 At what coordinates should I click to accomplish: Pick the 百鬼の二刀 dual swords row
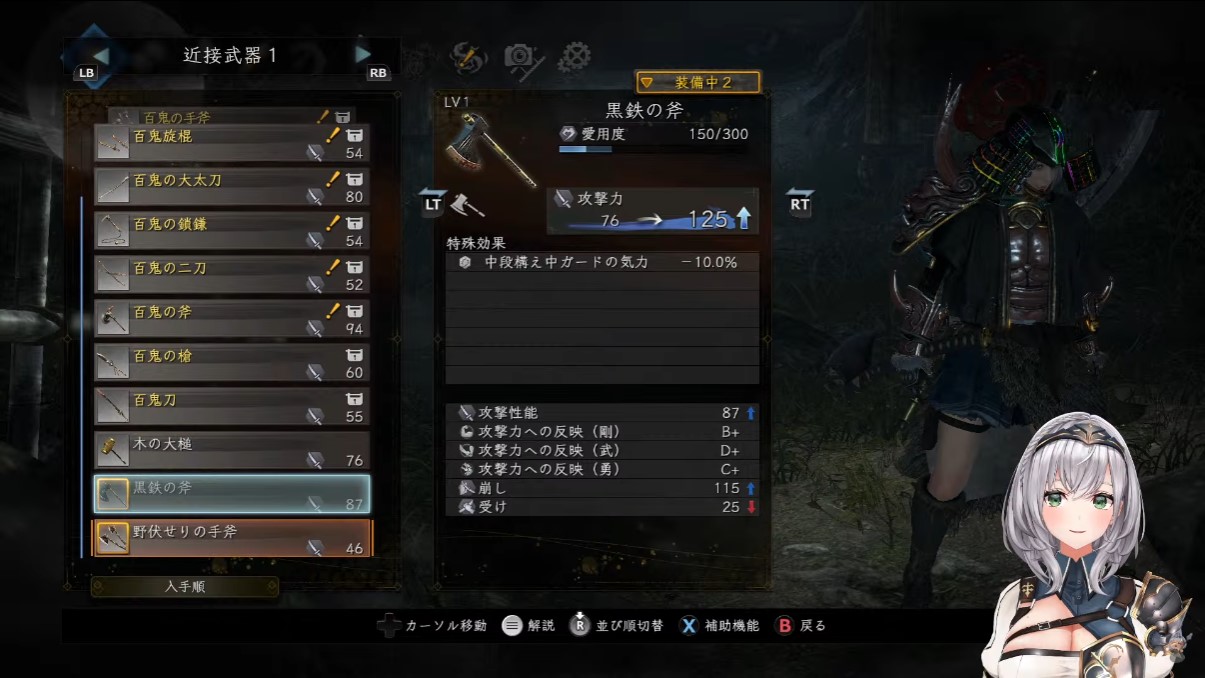[x=231, y=275]
